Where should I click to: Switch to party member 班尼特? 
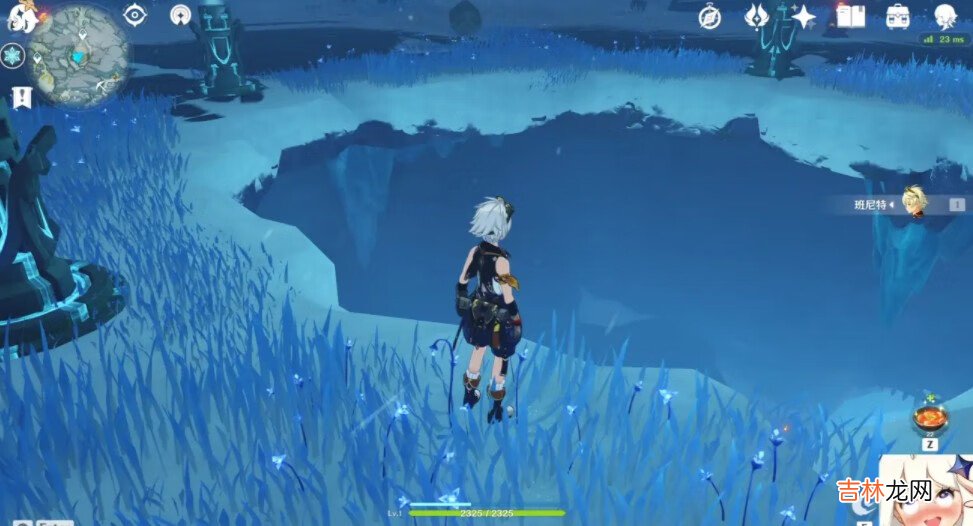(x=914, y=203)
